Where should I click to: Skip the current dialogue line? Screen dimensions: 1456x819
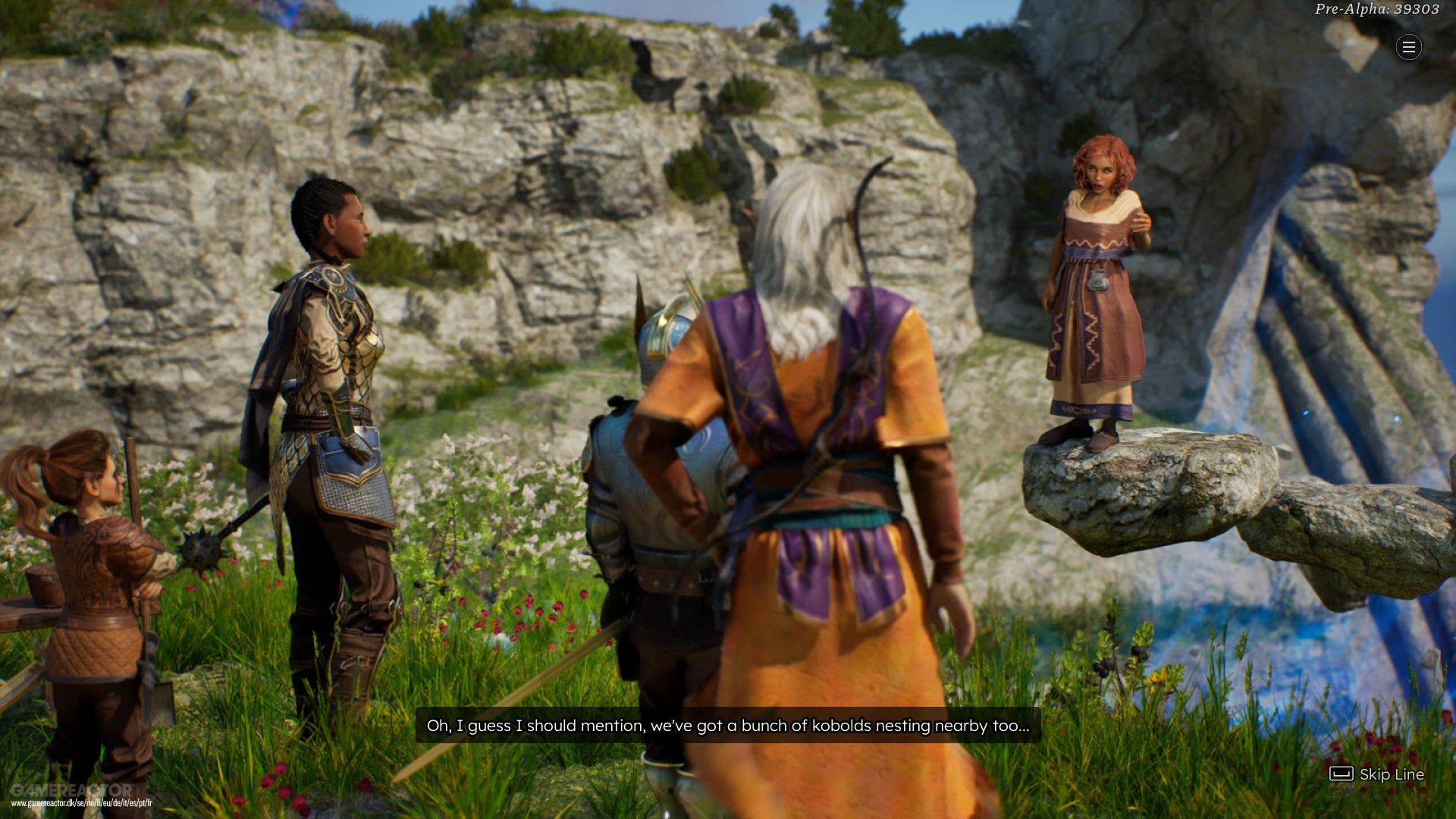[x=1377, y=774]
